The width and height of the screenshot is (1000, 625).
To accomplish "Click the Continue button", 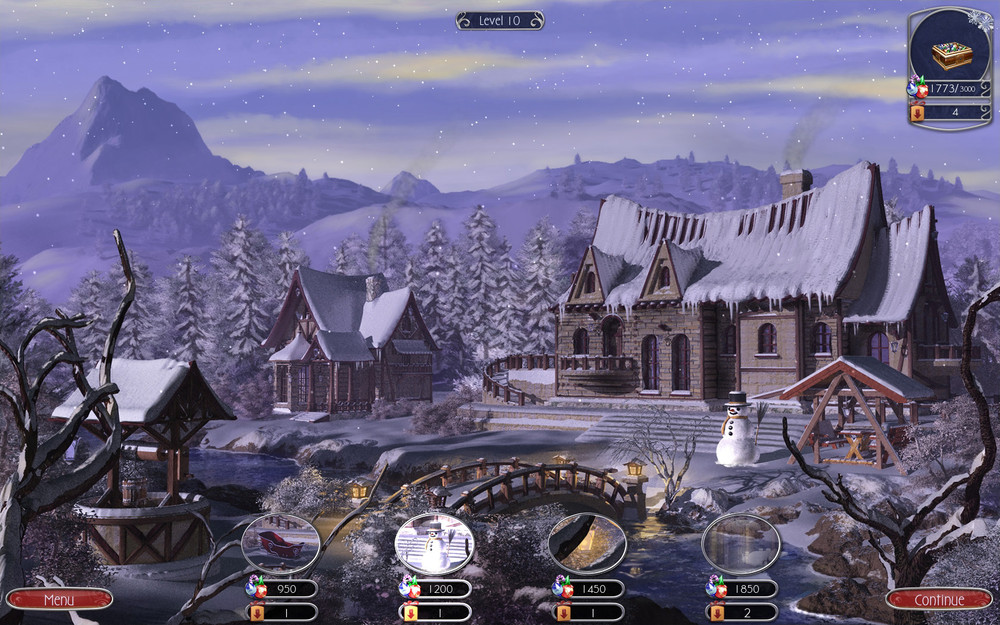I will [939, 600].
